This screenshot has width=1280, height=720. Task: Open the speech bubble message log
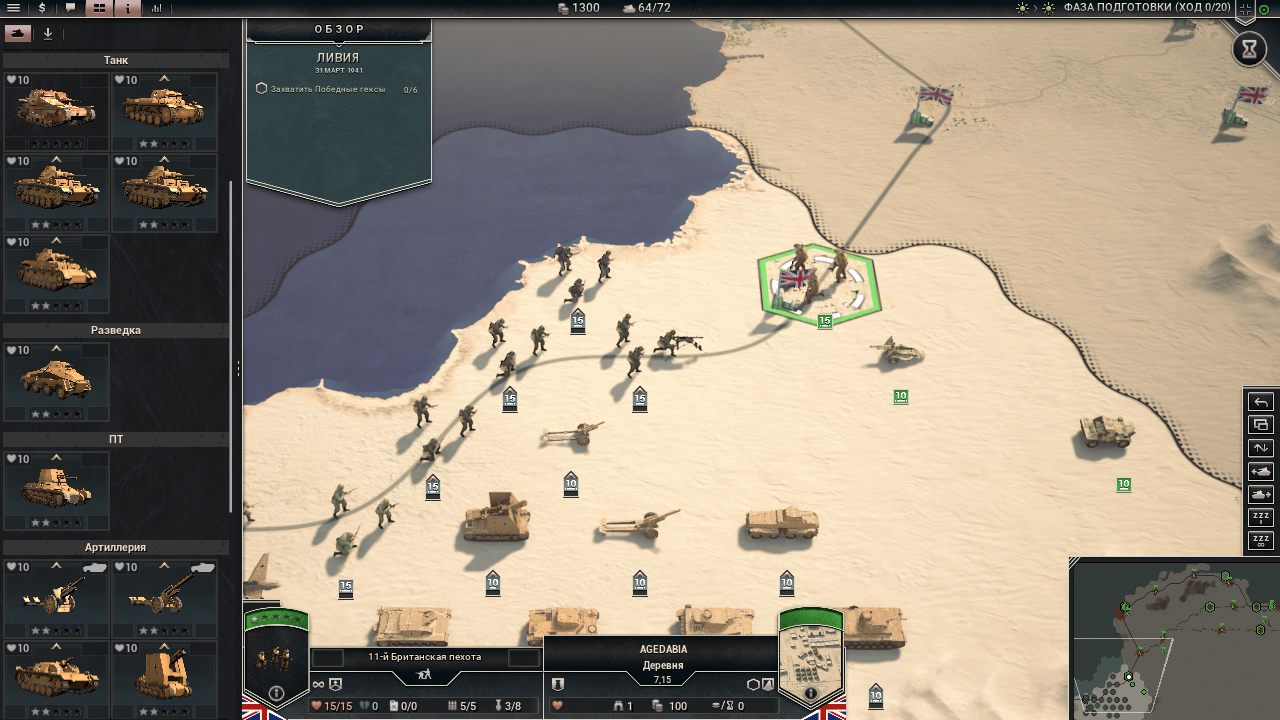pyautogui.click(x=70, y=8)
